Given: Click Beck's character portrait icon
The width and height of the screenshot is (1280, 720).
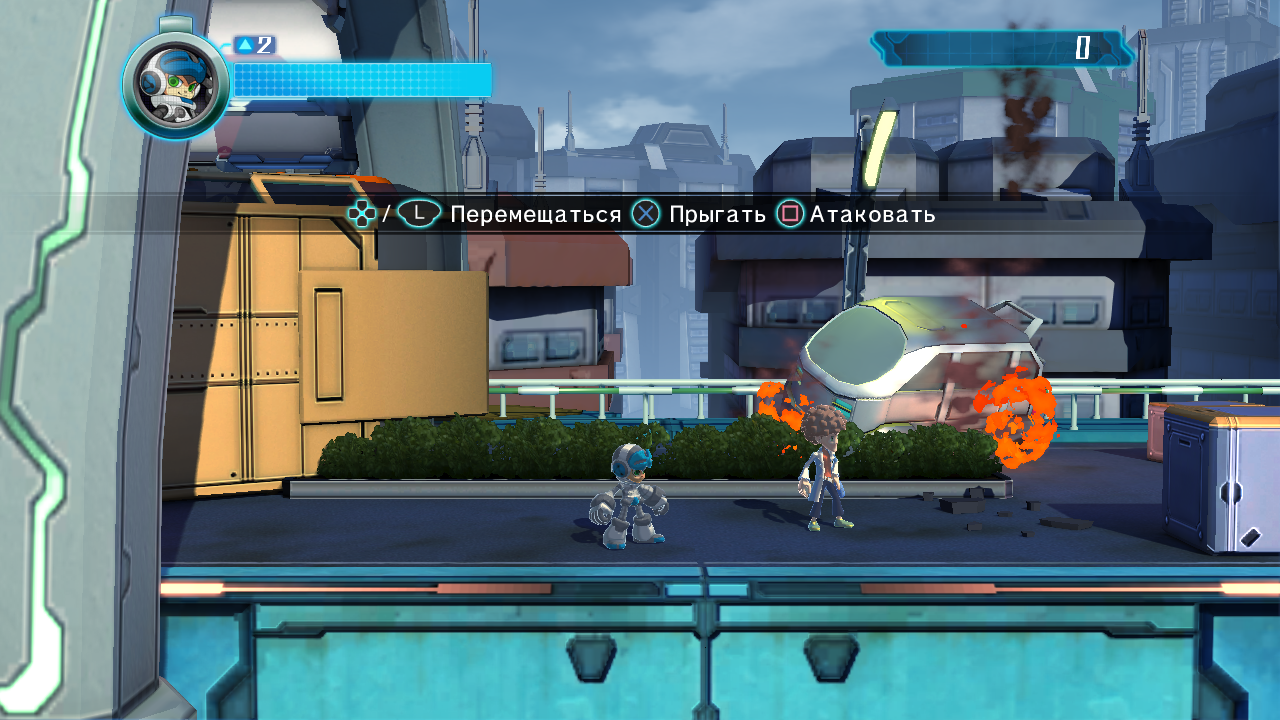Looking at the screenshot, I should (176, 85).
